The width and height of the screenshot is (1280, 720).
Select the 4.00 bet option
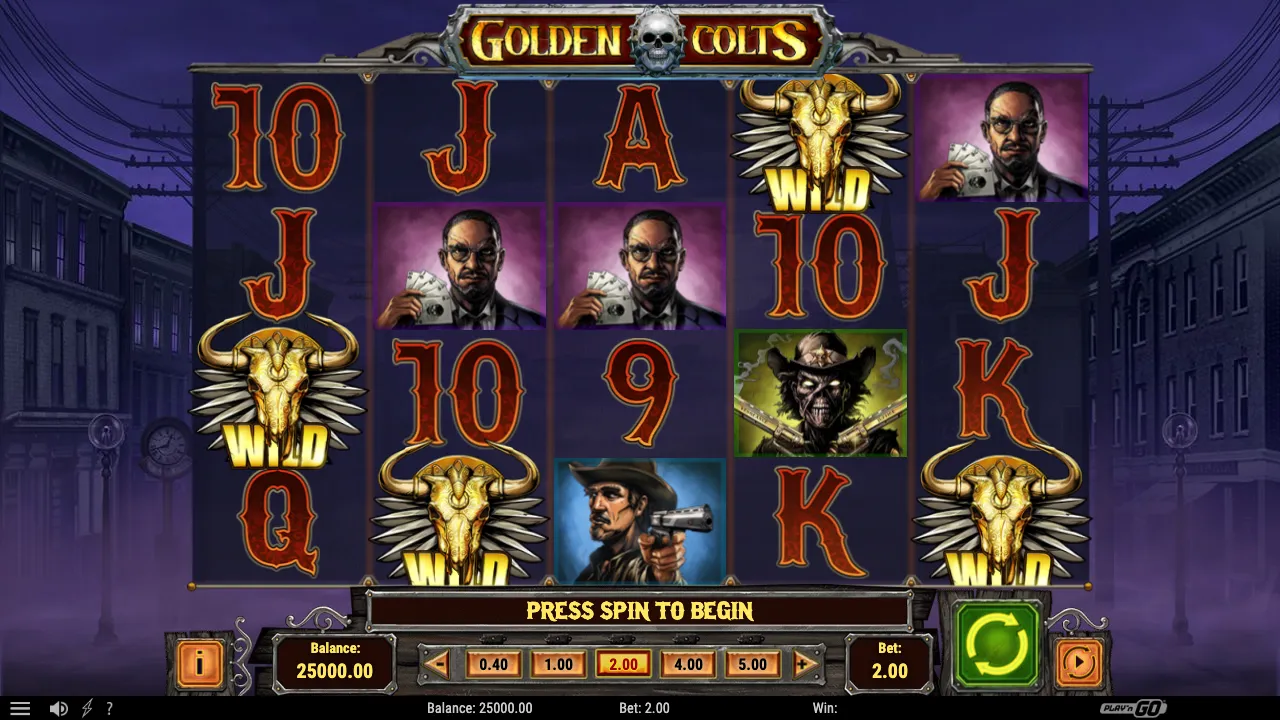click(x=687, y=663)
